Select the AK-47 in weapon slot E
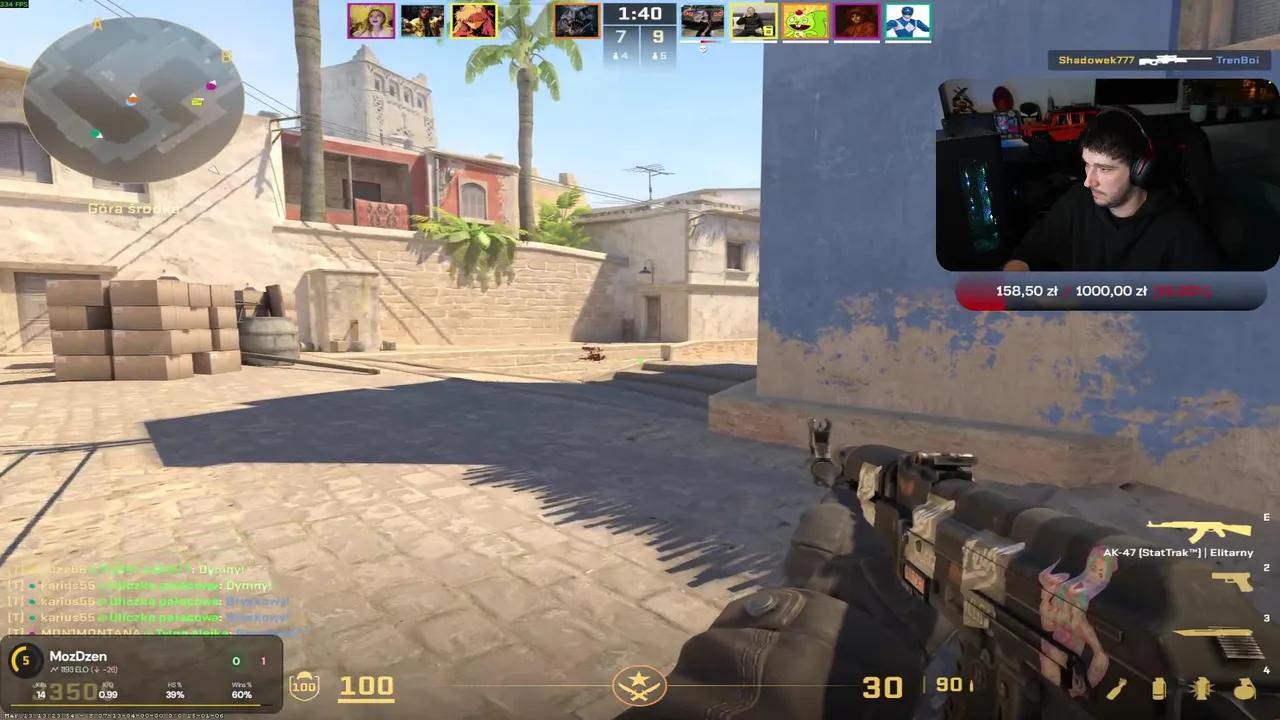Image resolution: width=1280 pixels, height=720 pixels. pyautogui.click(x=1197, y=529)
